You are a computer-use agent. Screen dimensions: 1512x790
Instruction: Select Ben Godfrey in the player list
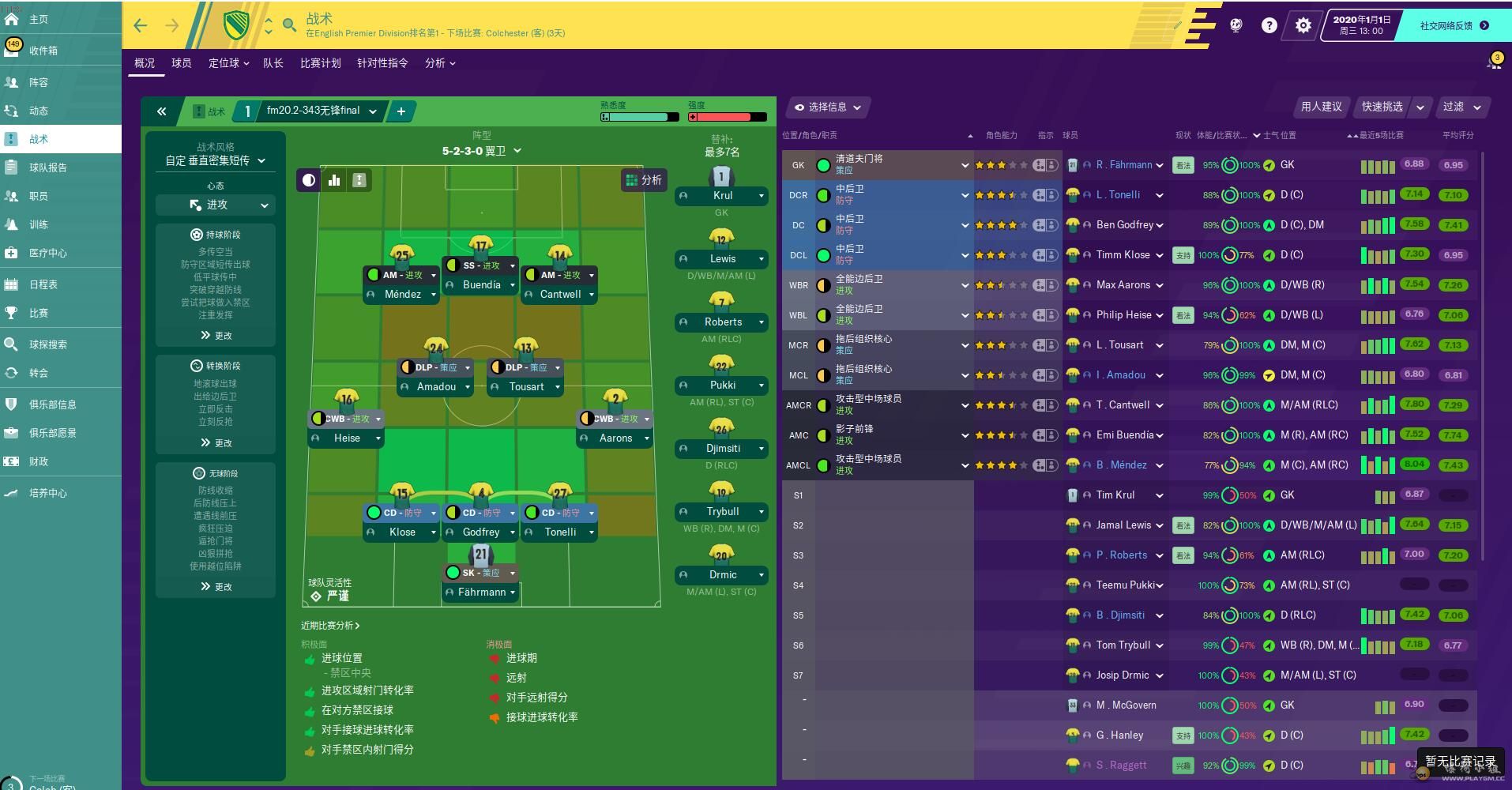[1125, 225]
